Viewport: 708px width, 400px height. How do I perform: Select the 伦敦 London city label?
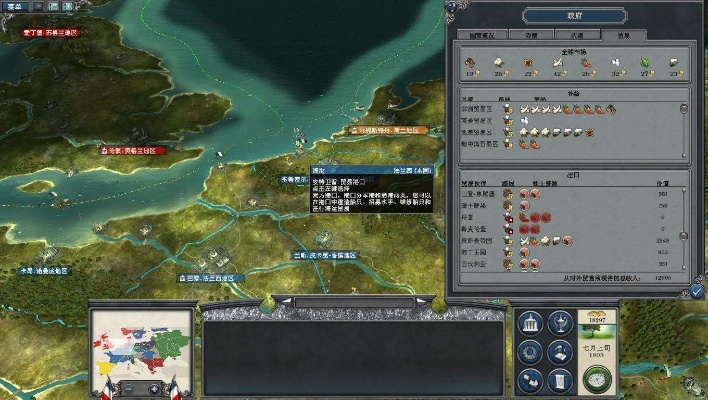point(132,150)
